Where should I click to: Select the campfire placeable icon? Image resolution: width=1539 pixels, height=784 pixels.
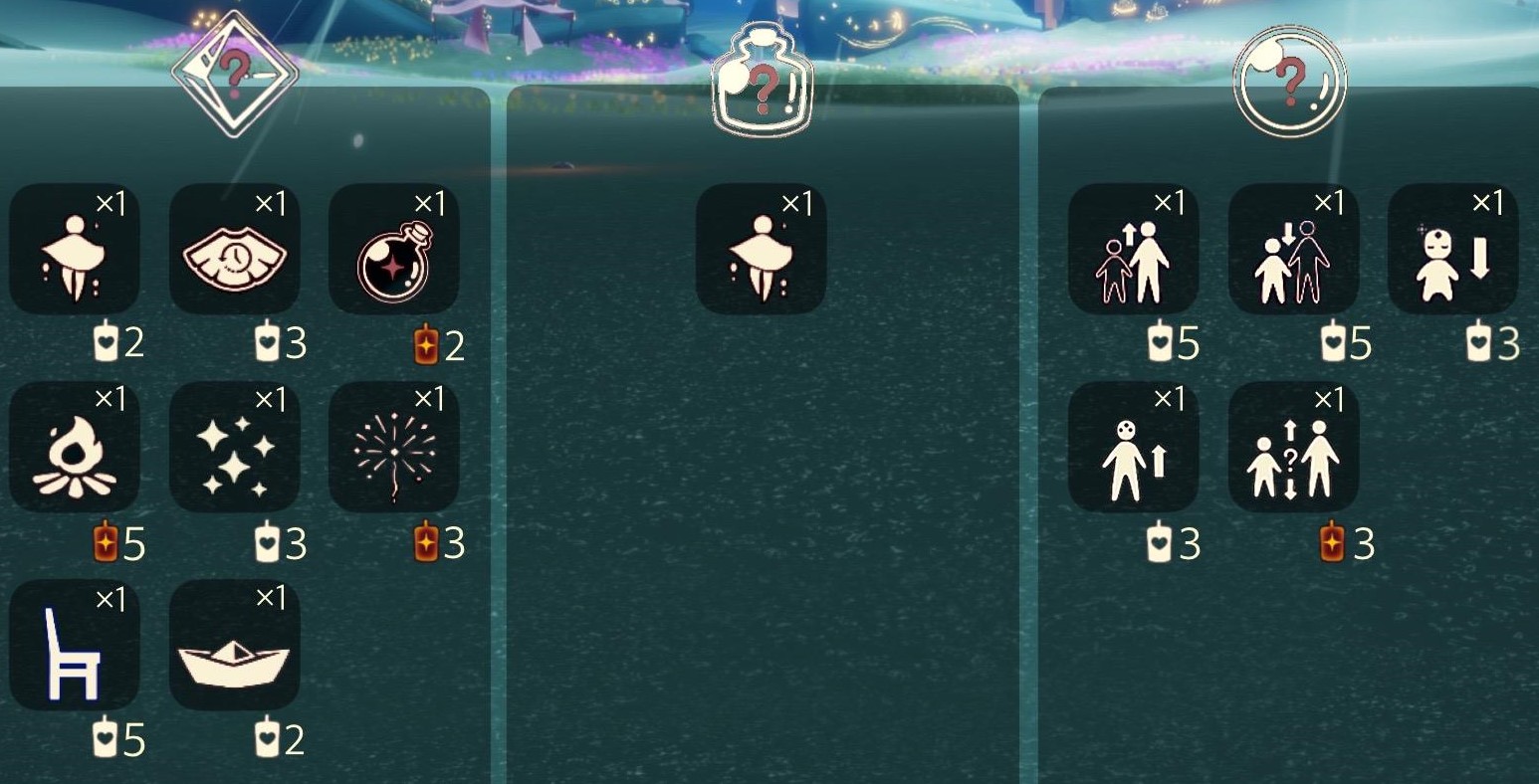75,447
